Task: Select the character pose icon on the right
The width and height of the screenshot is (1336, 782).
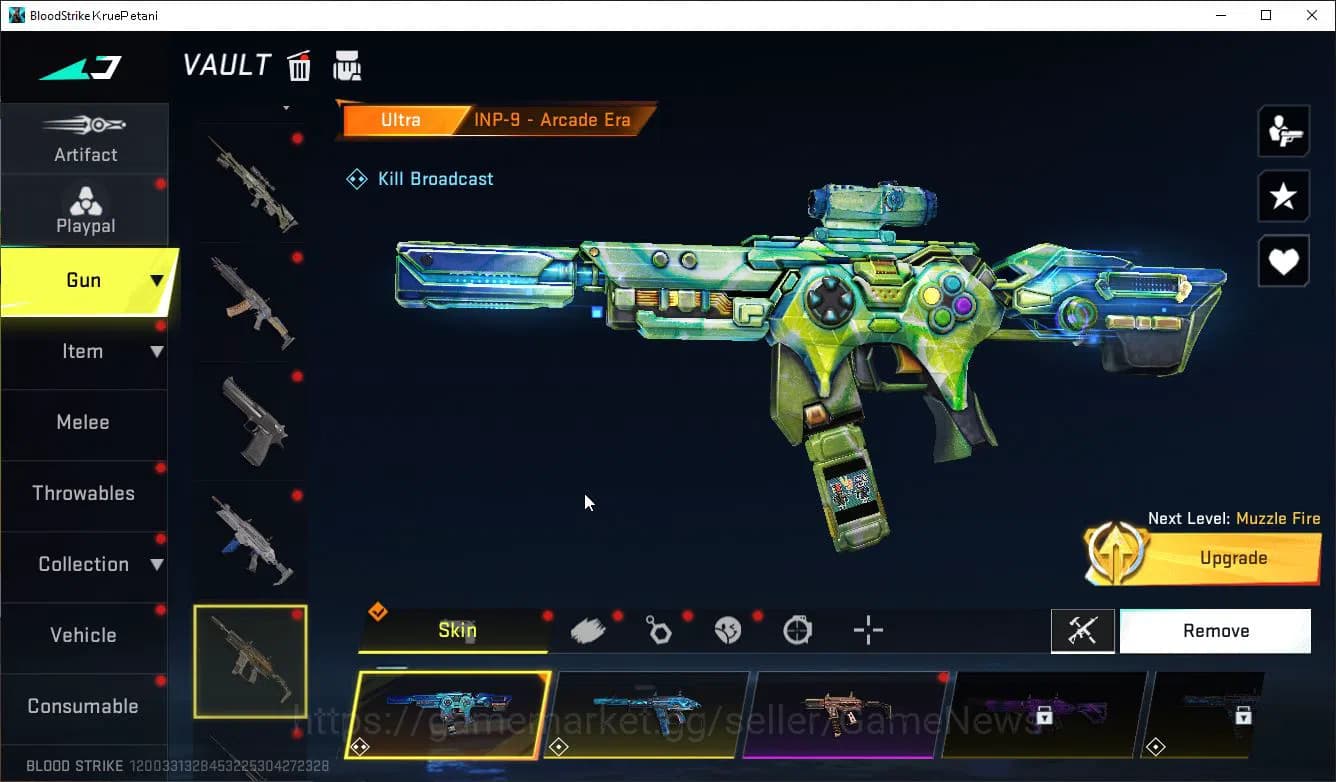Action: click(1283, 130)
